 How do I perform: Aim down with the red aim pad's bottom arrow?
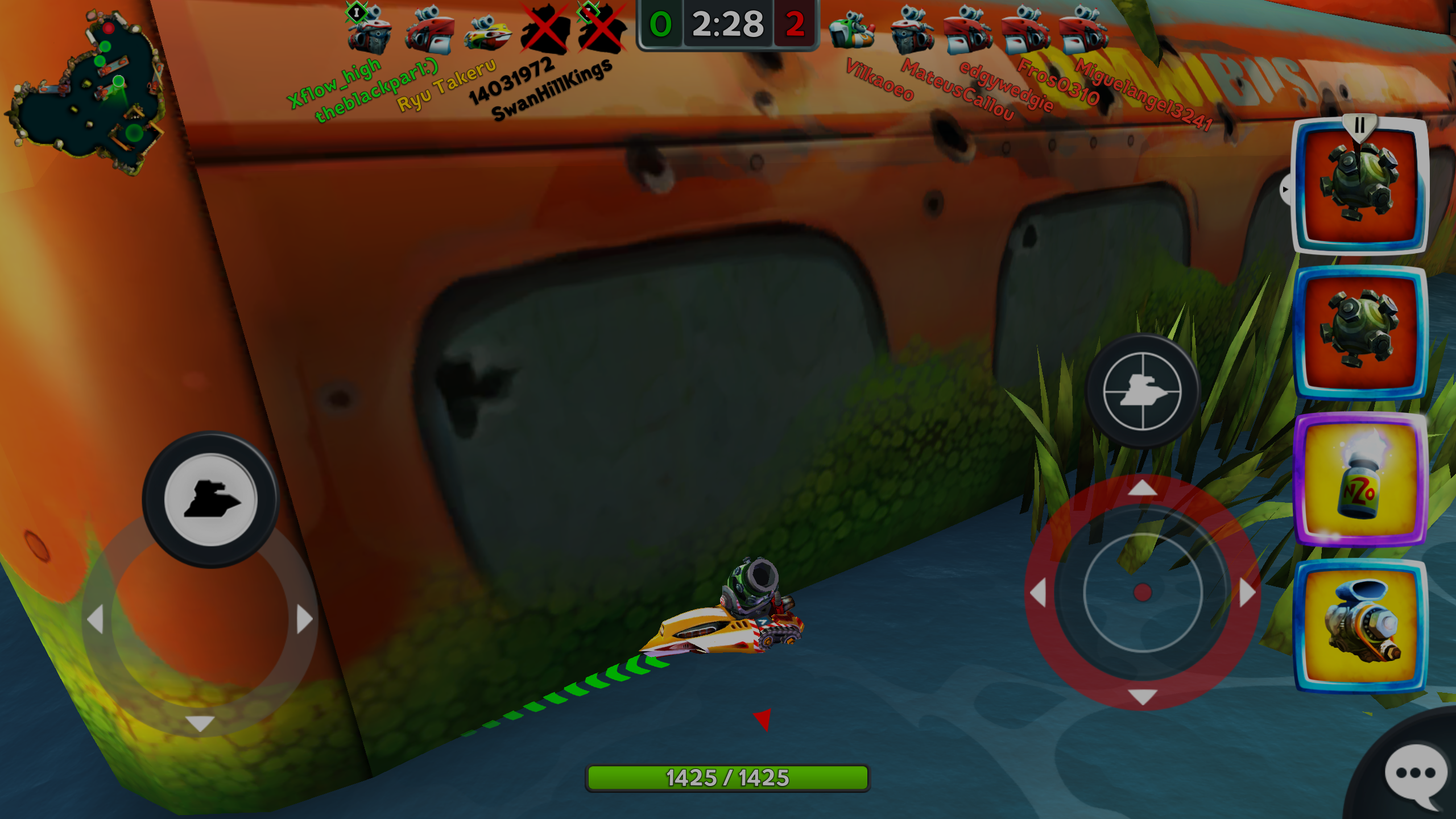coord(1142,696)
